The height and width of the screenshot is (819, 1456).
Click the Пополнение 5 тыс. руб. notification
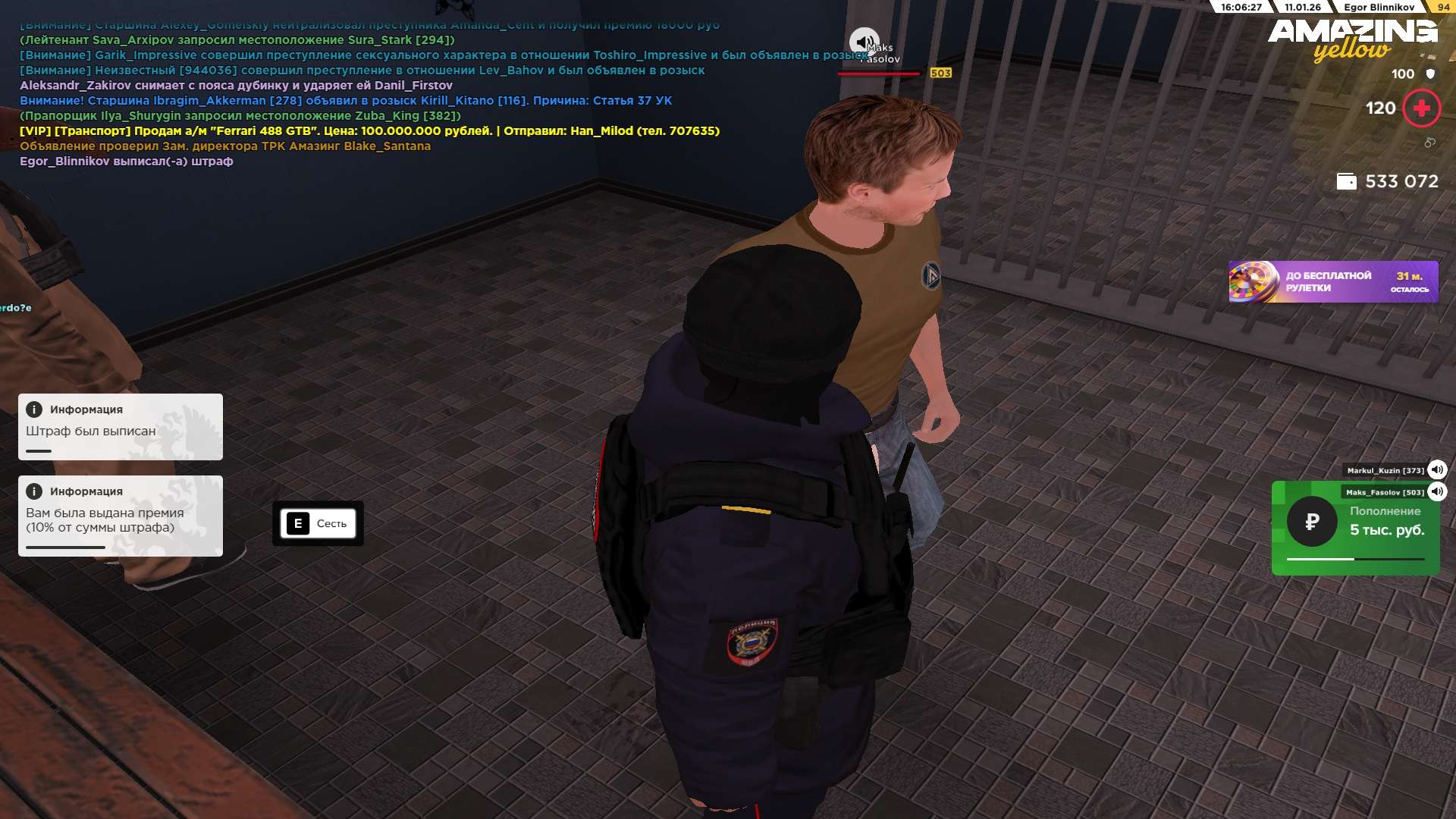point(1355,529)
